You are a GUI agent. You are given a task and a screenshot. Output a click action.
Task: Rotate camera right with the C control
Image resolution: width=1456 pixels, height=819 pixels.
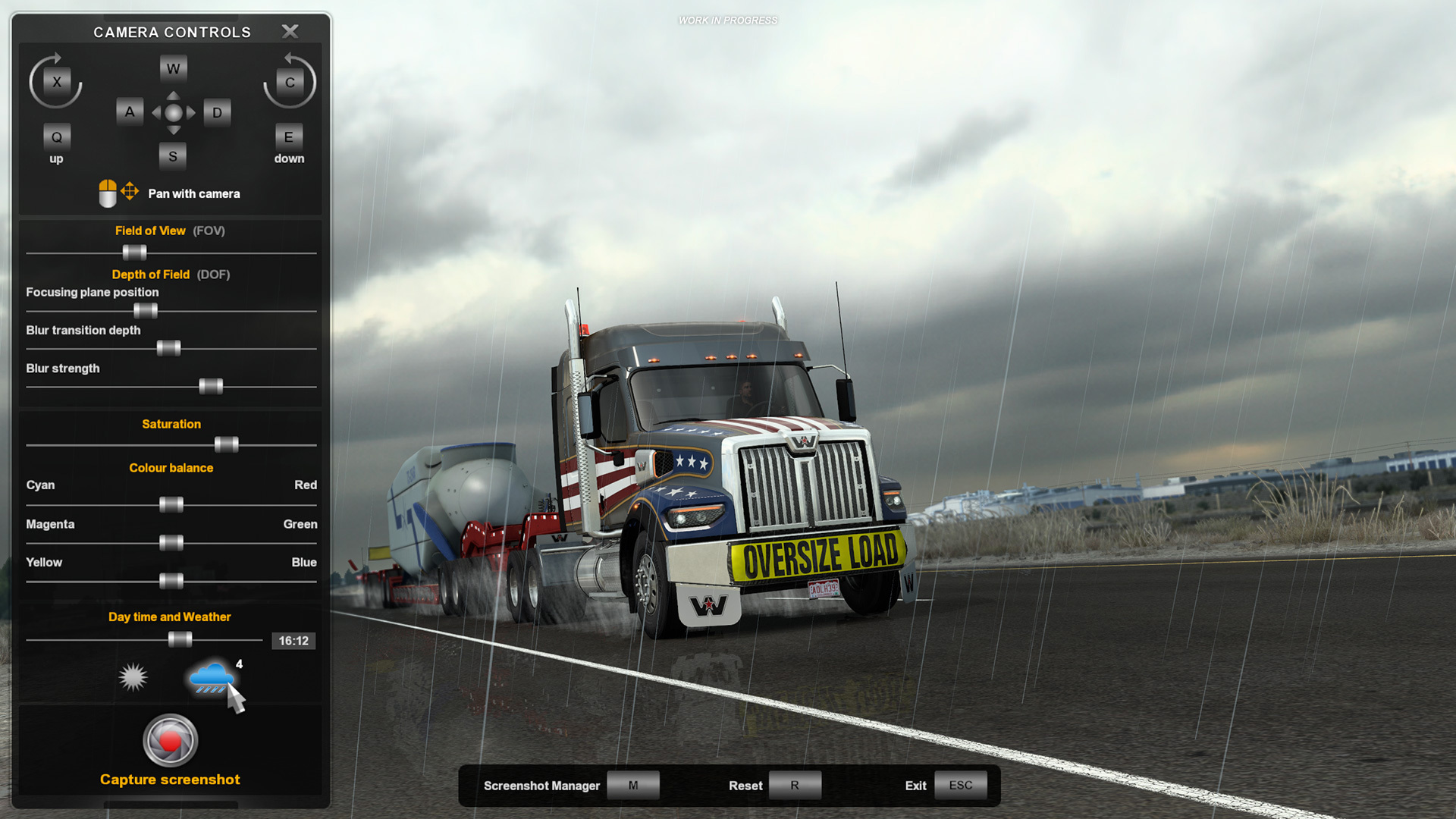[x=290, y=82]
